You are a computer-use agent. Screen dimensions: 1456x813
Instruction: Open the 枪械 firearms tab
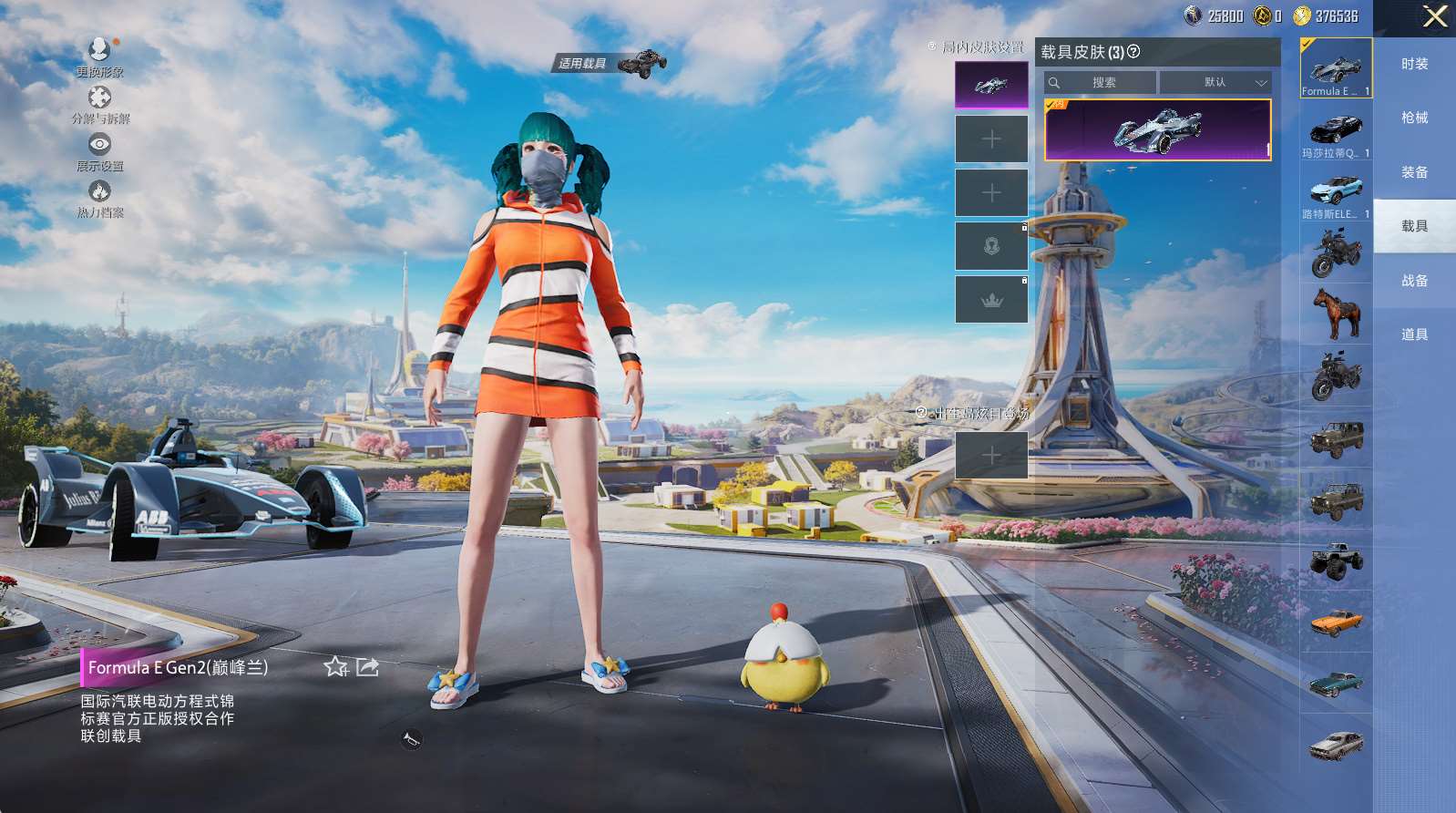click(x=1414, y=118)
